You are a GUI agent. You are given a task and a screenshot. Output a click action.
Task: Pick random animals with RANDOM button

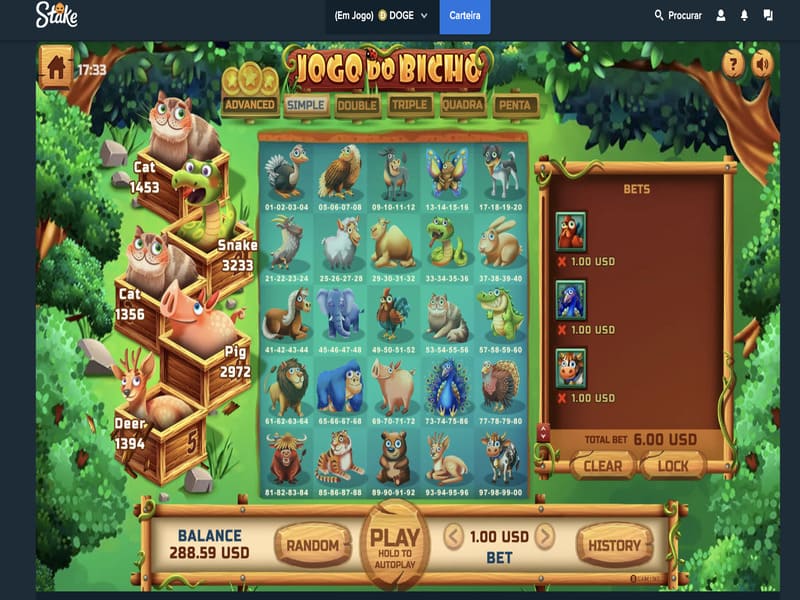click(312, 545)
